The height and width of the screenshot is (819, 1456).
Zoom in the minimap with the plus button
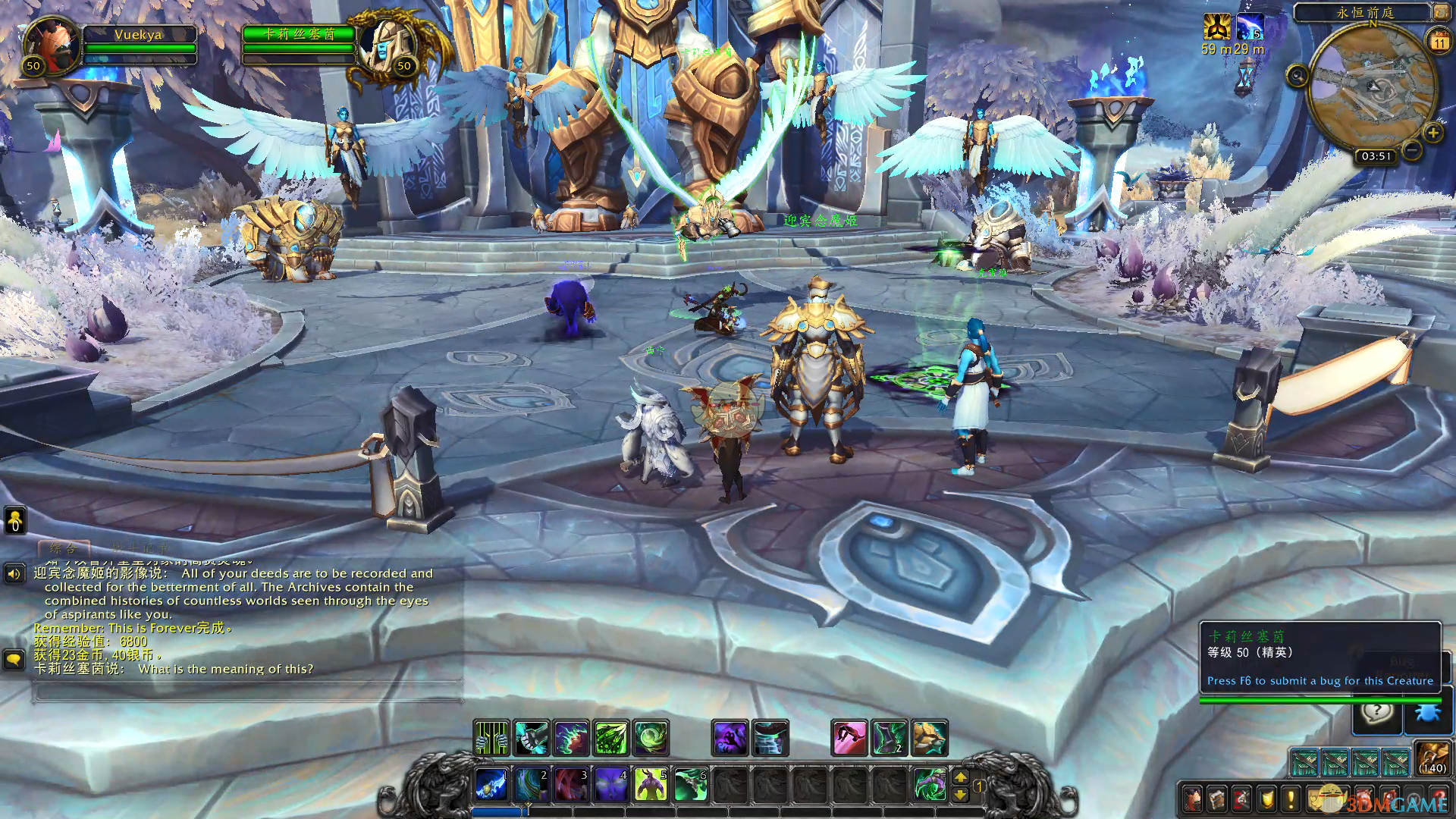[x=1432, y=133]
